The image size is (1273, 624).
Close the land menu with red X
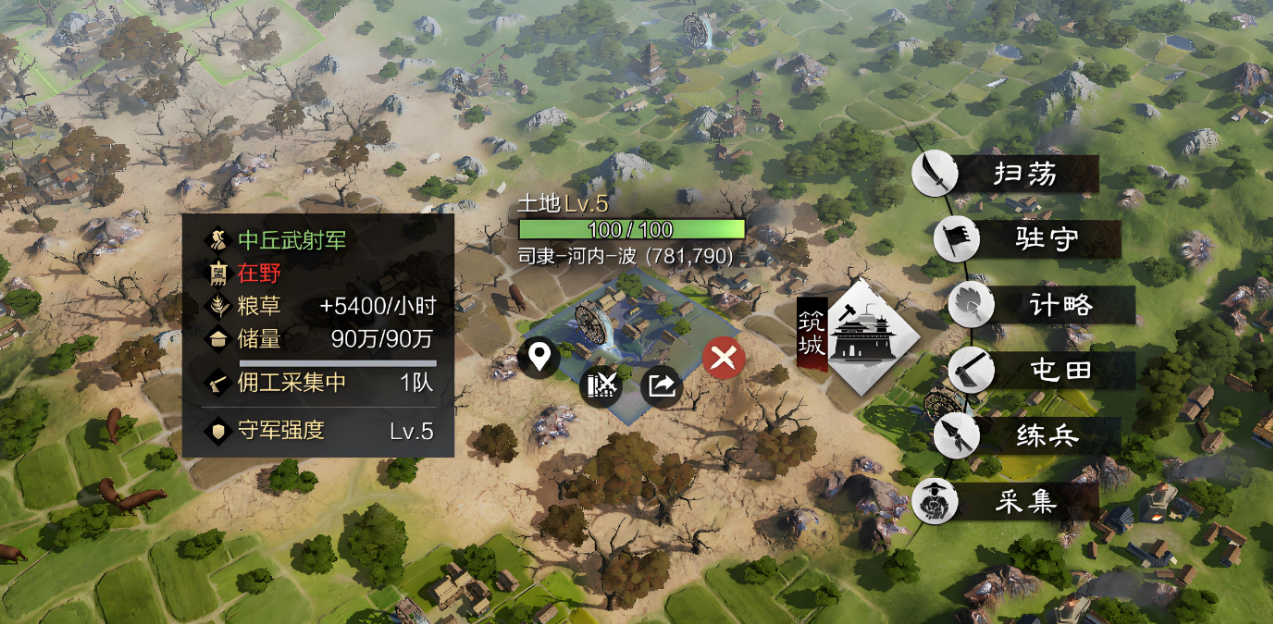click(x=723, y=357)
